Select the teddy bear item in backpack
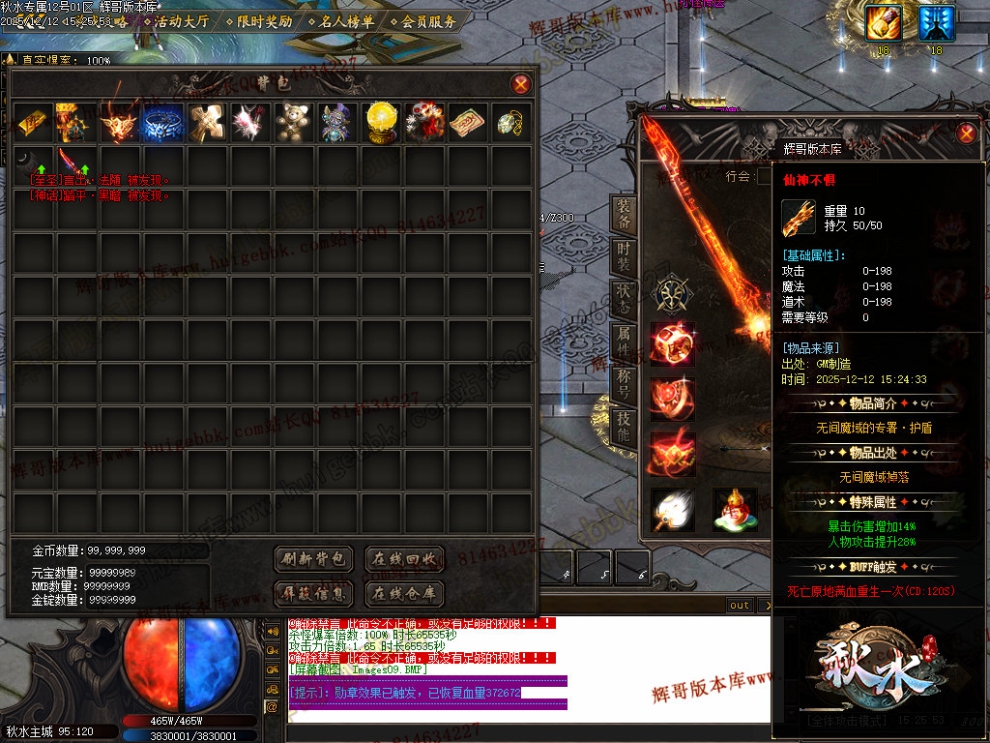 (x=292, y=122)
